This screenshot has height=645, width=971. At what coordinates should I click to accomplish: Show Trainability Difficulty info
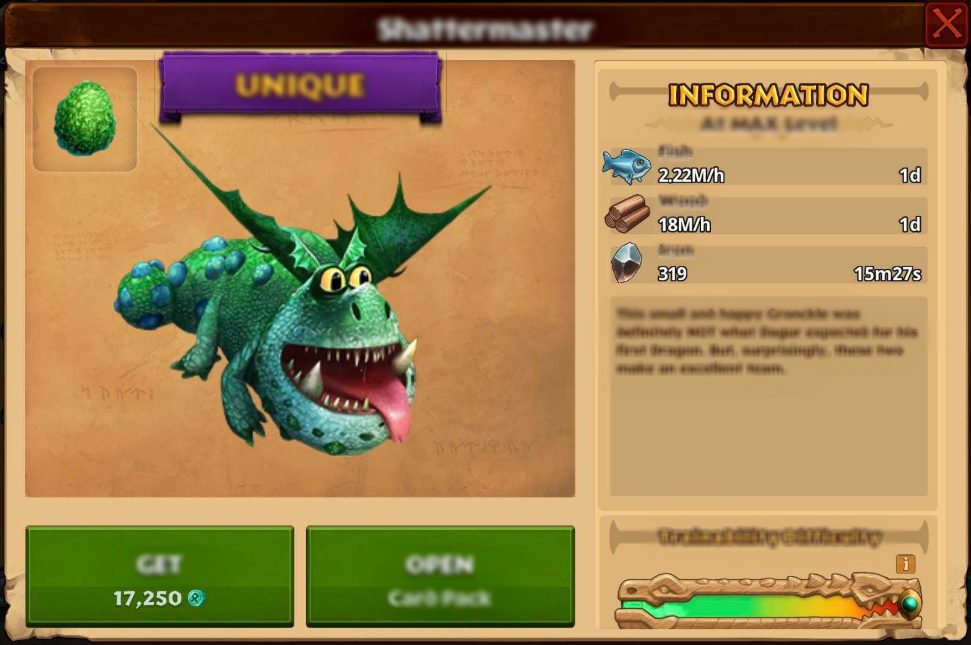[906, 564]
